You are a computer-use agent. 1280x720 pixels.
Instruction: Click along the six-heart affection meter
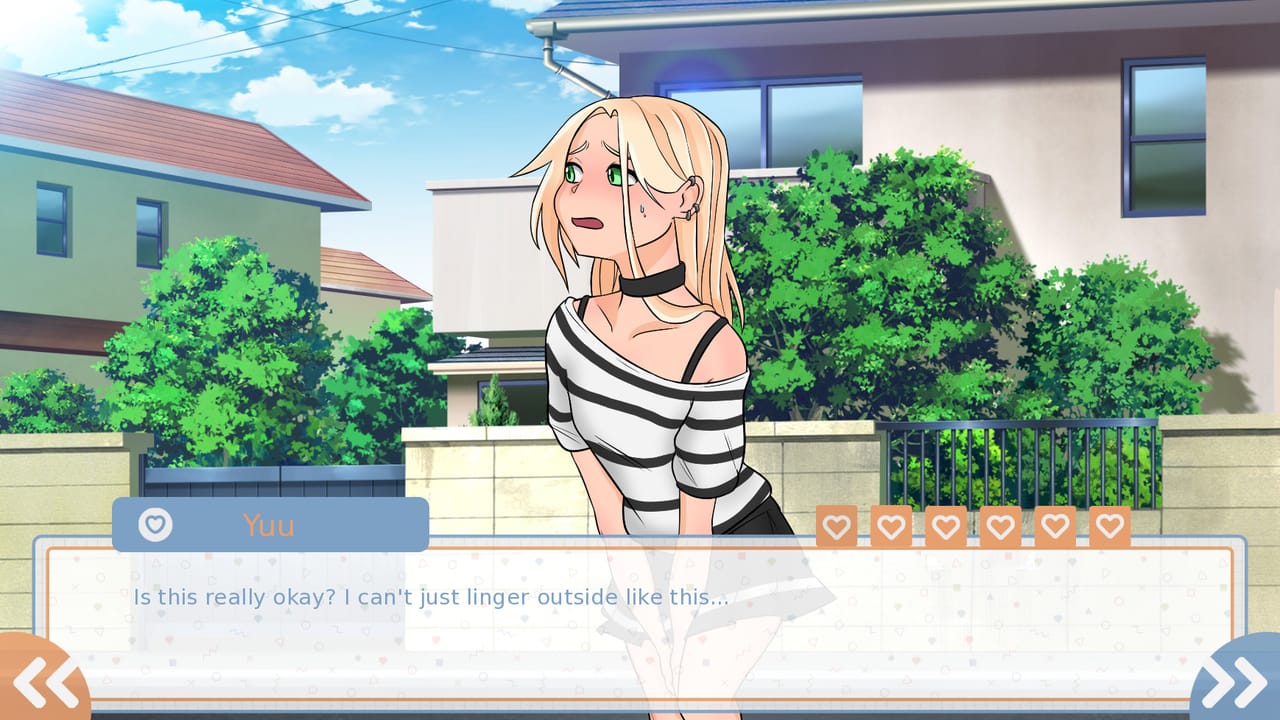point(971,525)
